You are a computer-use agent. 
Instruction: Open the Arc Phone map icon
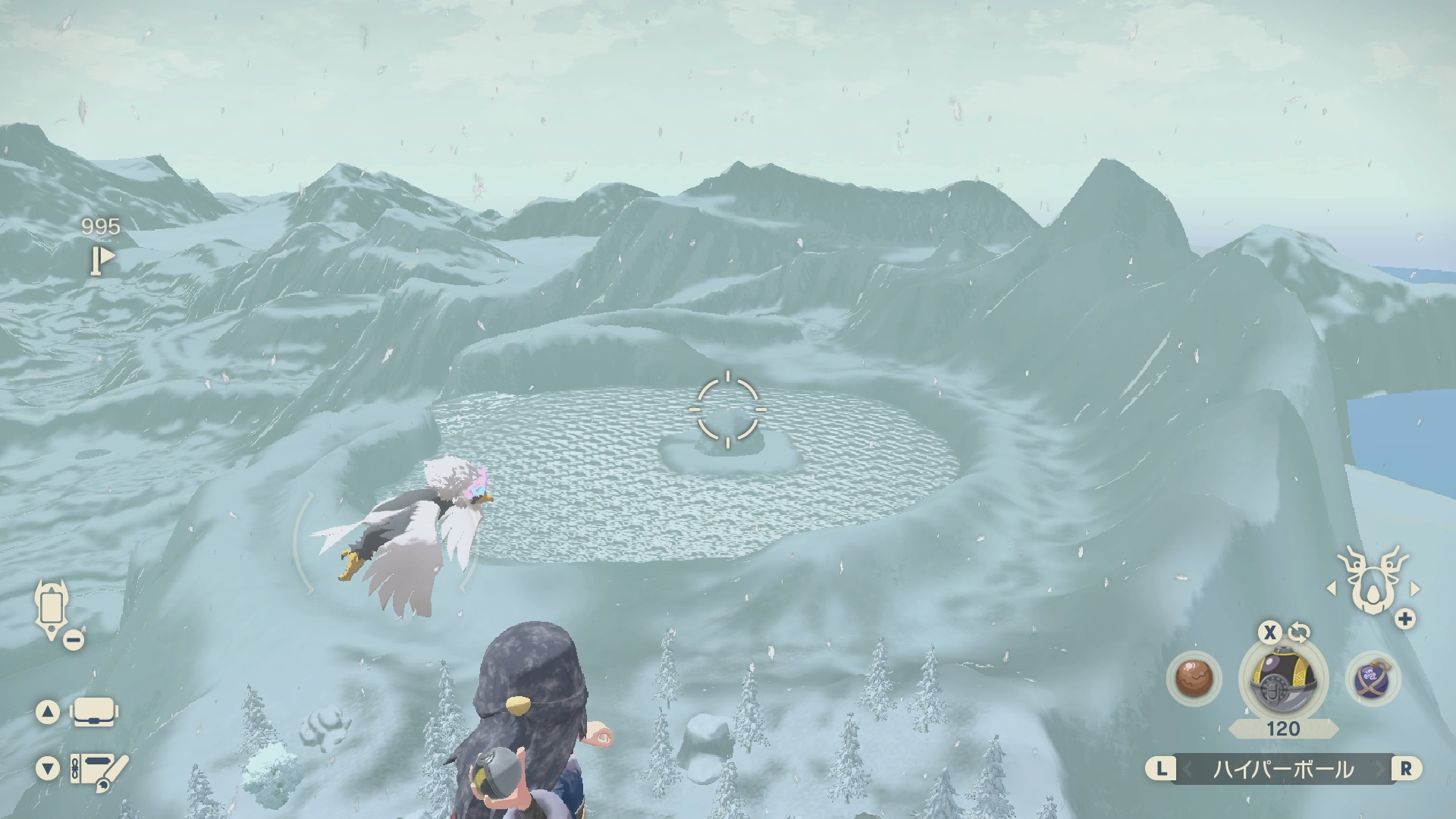52,610
